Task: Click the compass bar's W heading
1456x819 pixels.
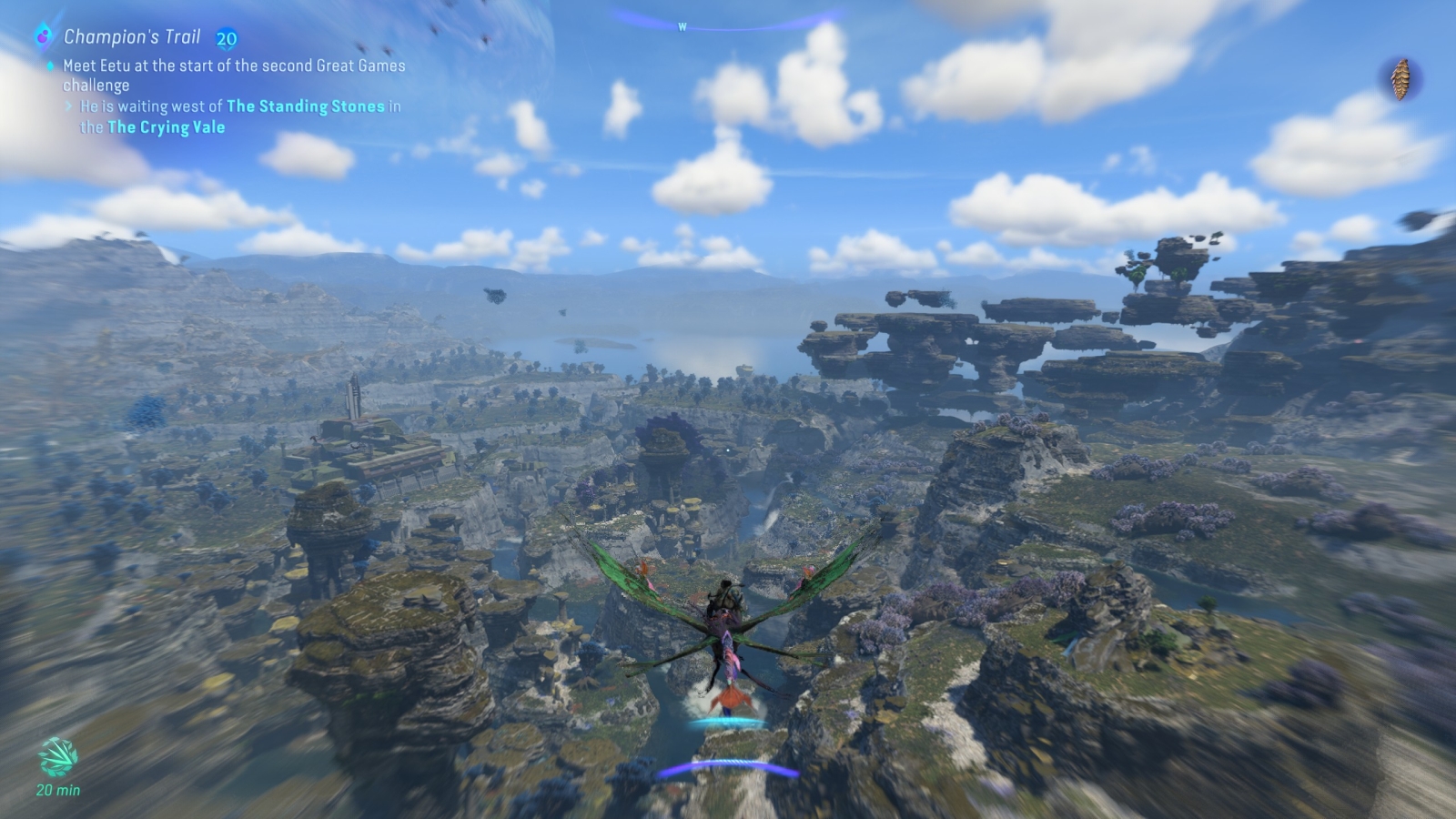Action: [682, 27]
